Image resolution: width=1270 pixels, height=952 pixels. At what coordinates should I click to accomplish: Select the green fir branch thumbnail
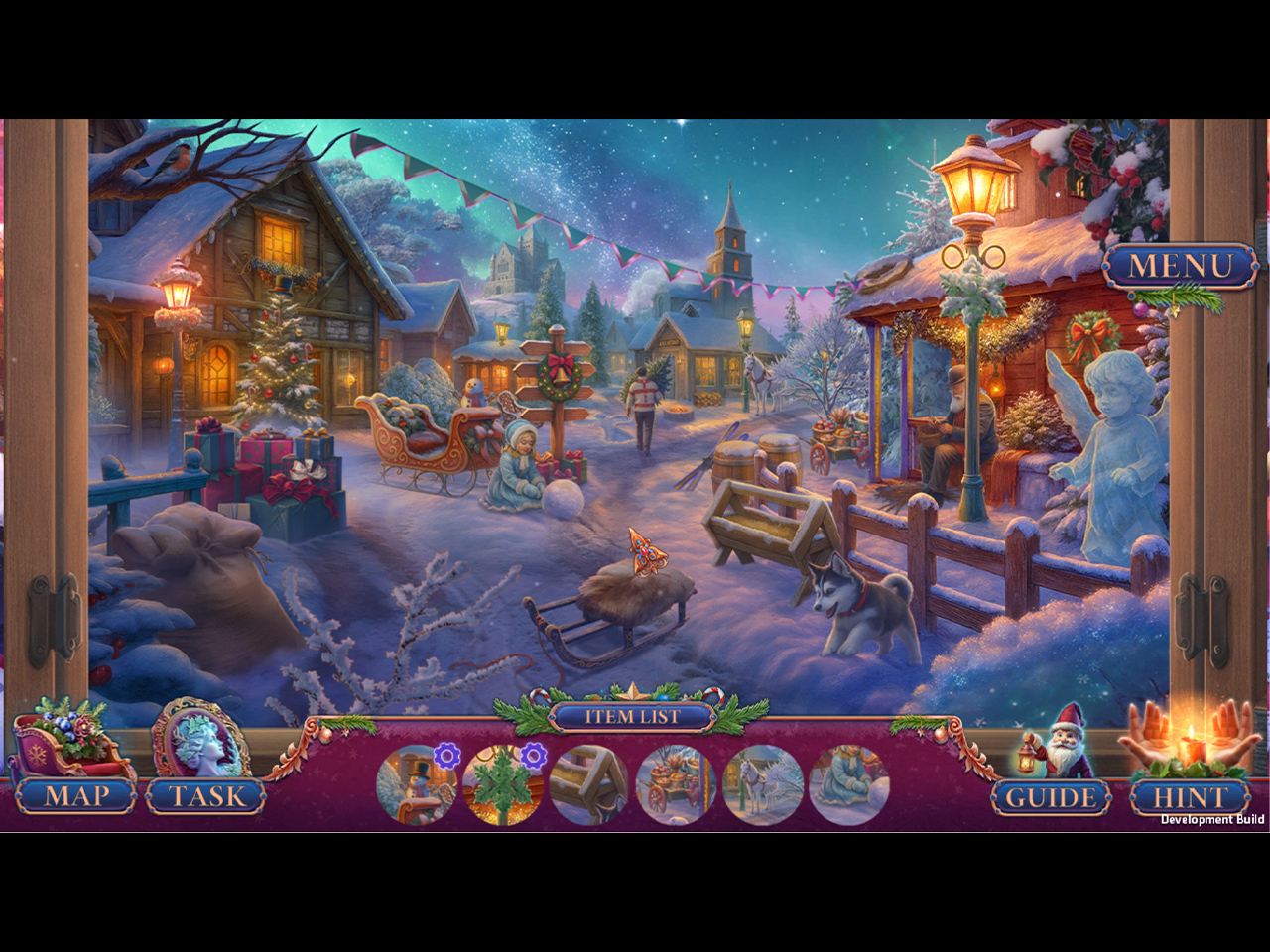point(503,785)
